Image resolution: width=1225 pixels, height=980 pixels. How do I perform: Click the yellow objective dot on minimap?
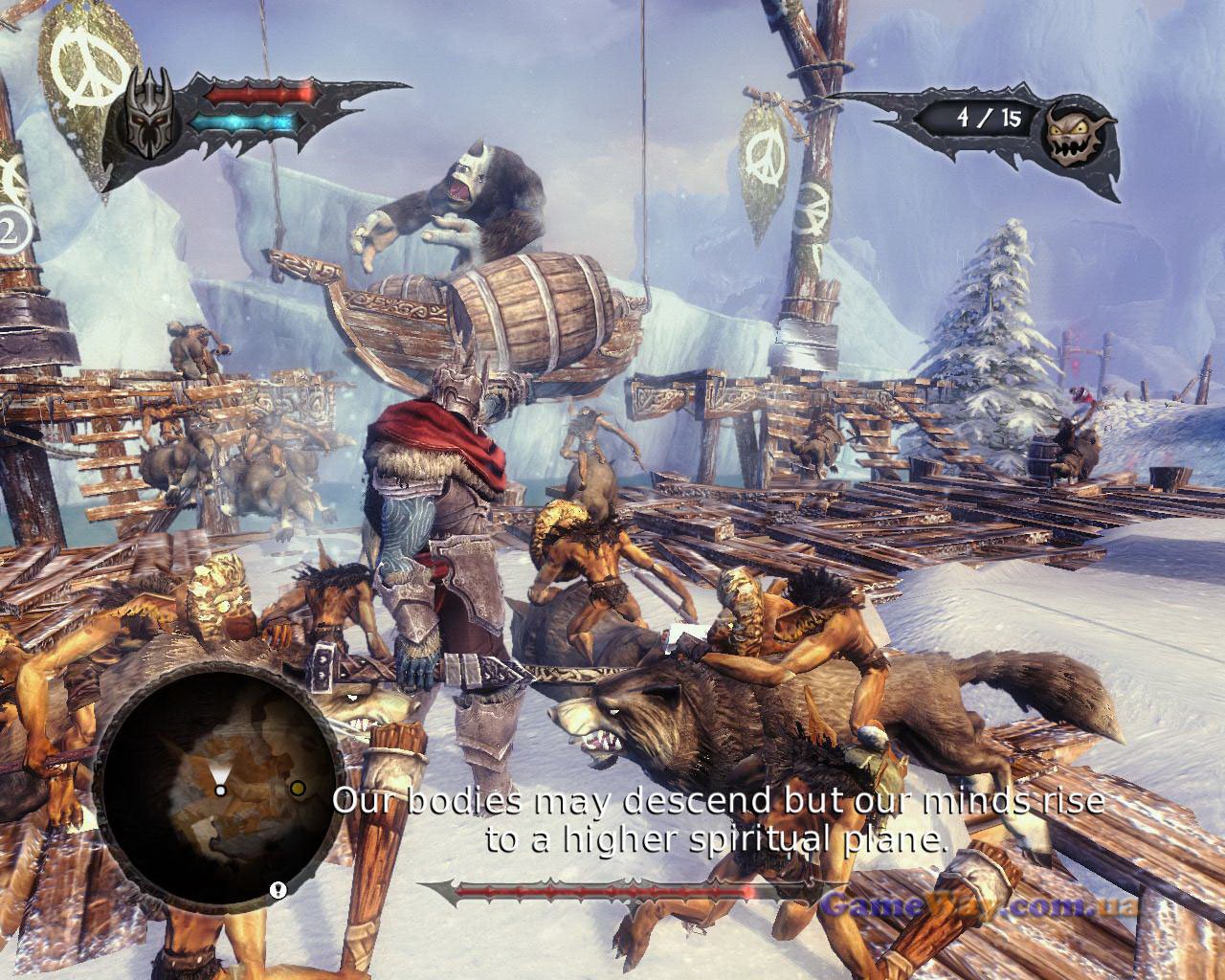click(299, 788)
